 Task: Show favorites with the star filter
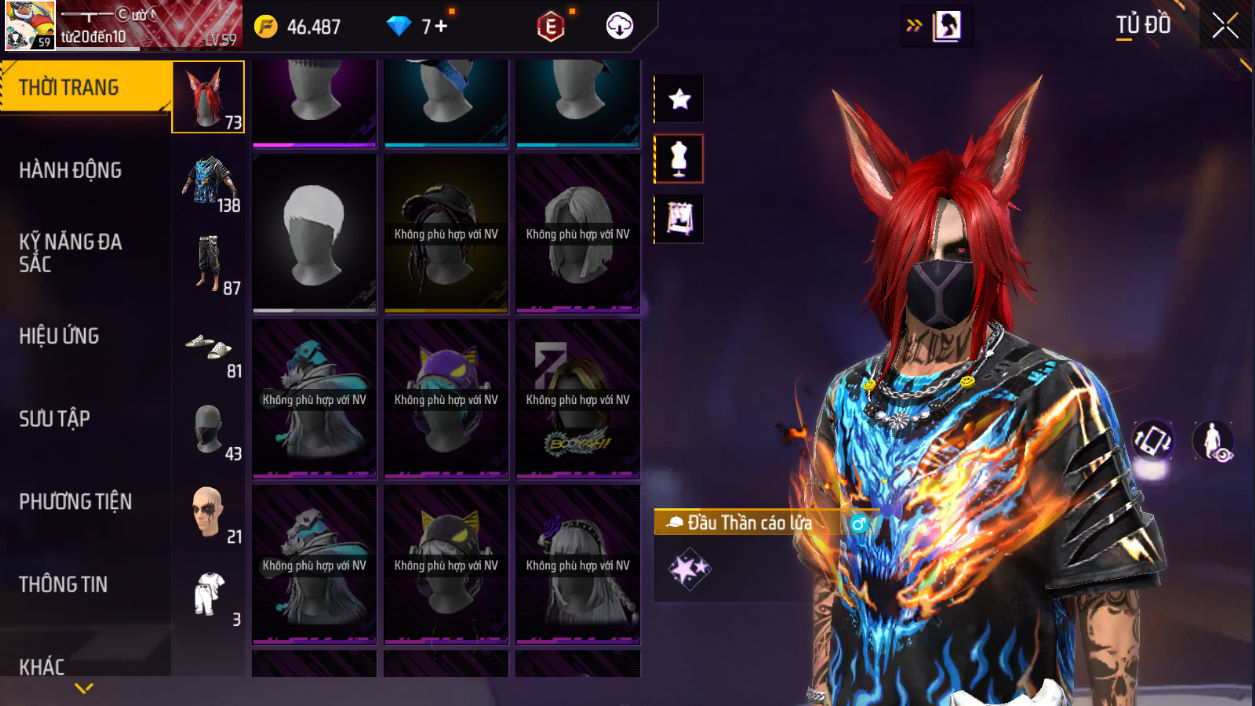click(679, 99)
